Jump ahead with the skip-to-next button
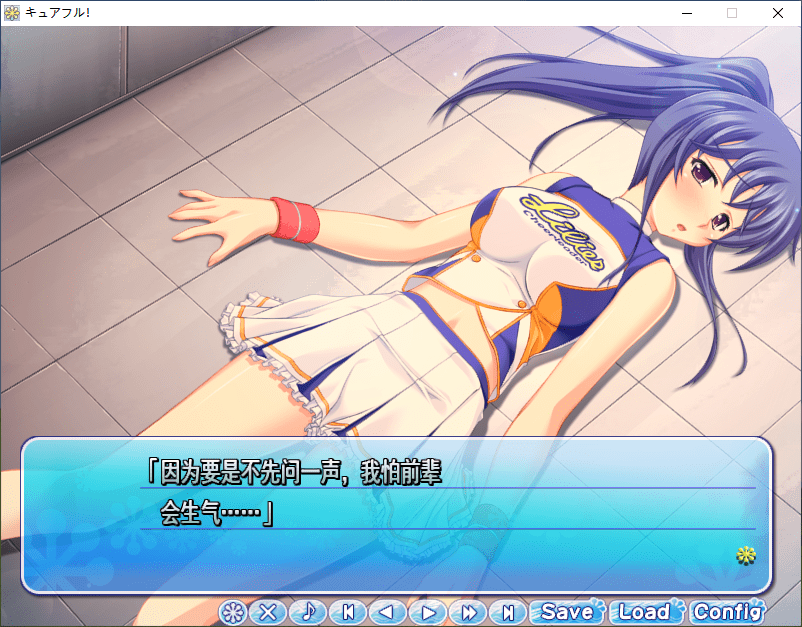Screen dimensions: 802x627 click(x=507, y=612)
